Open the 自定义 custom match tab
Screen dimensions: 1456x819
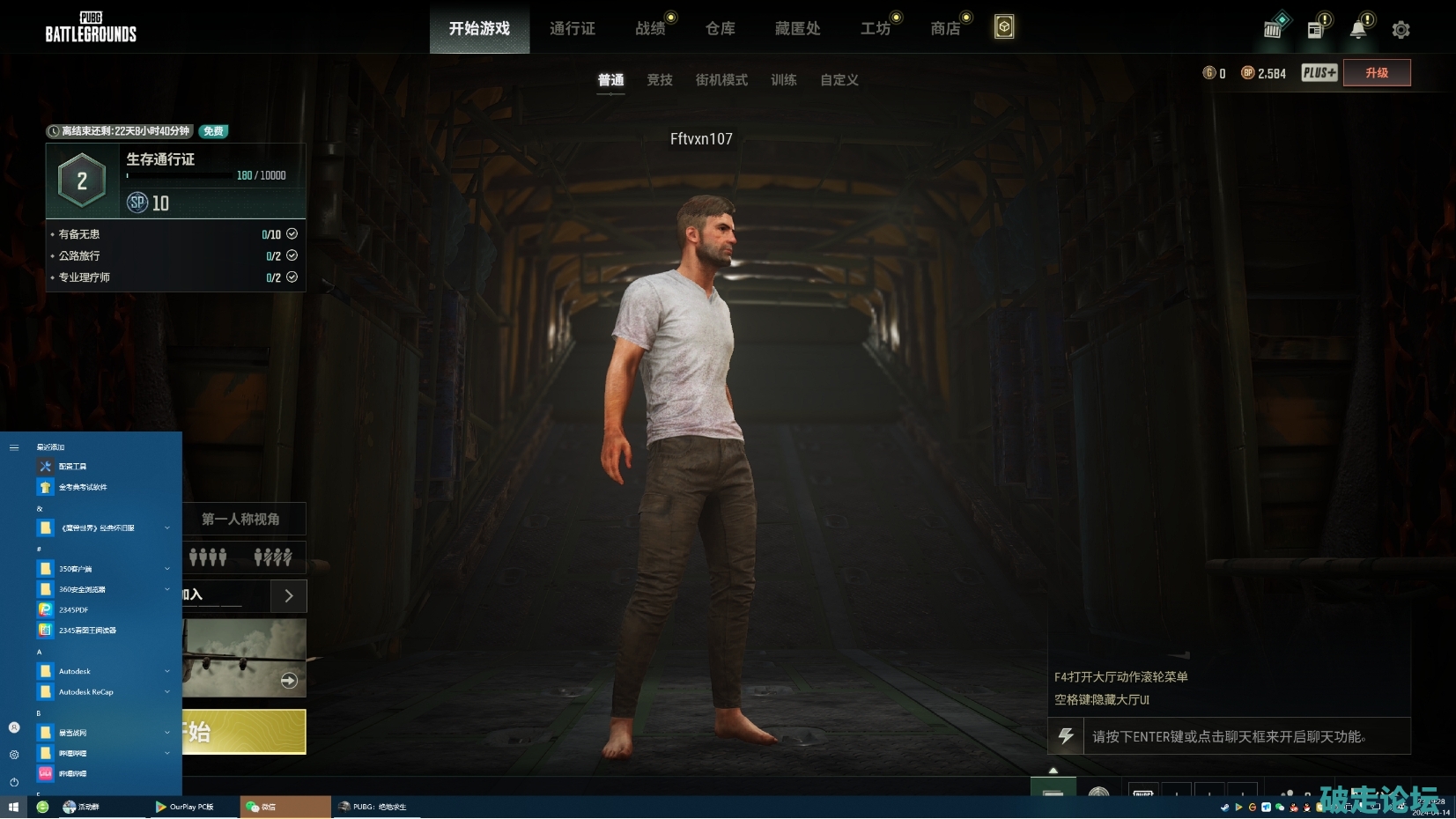click(839, 80)
